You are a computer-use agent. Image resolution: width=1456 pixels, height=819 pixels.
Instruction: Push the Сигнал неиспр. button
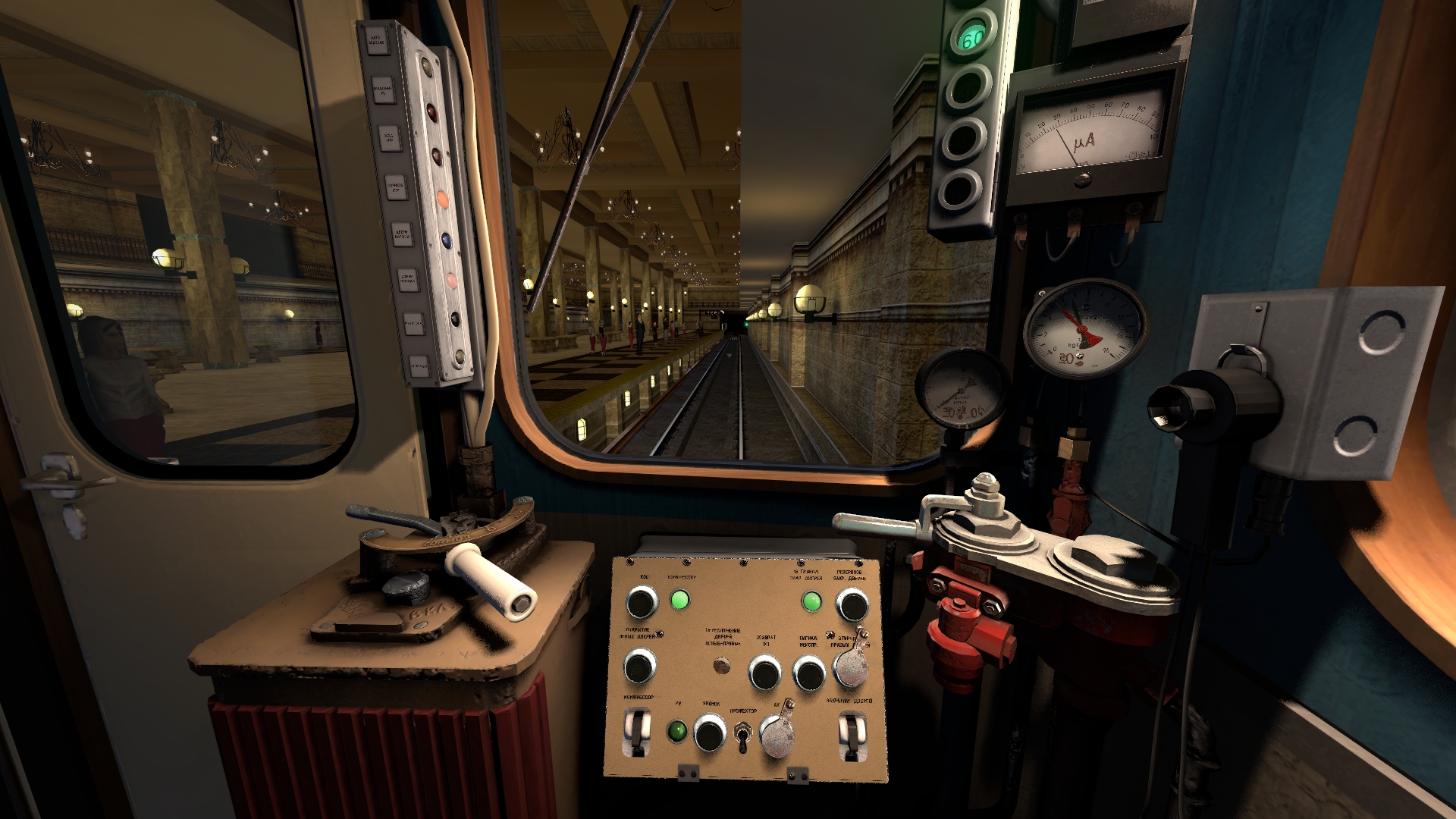tap(808, 673)
